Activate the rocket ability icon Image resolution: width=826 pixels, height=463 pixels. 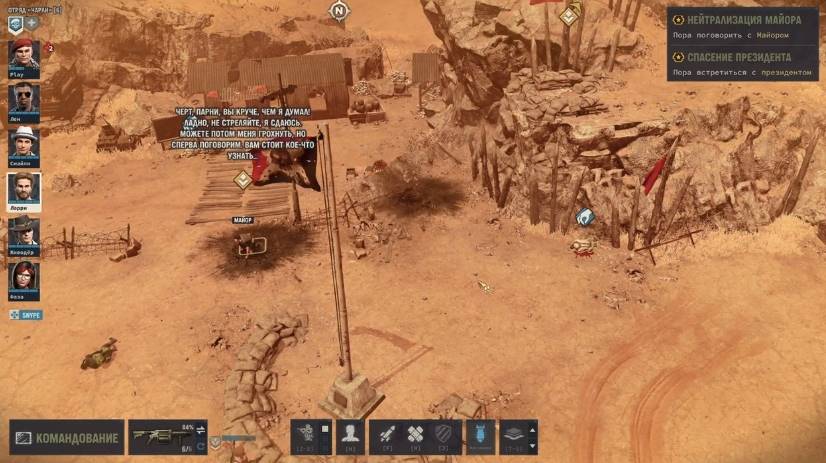pos(384,436)
